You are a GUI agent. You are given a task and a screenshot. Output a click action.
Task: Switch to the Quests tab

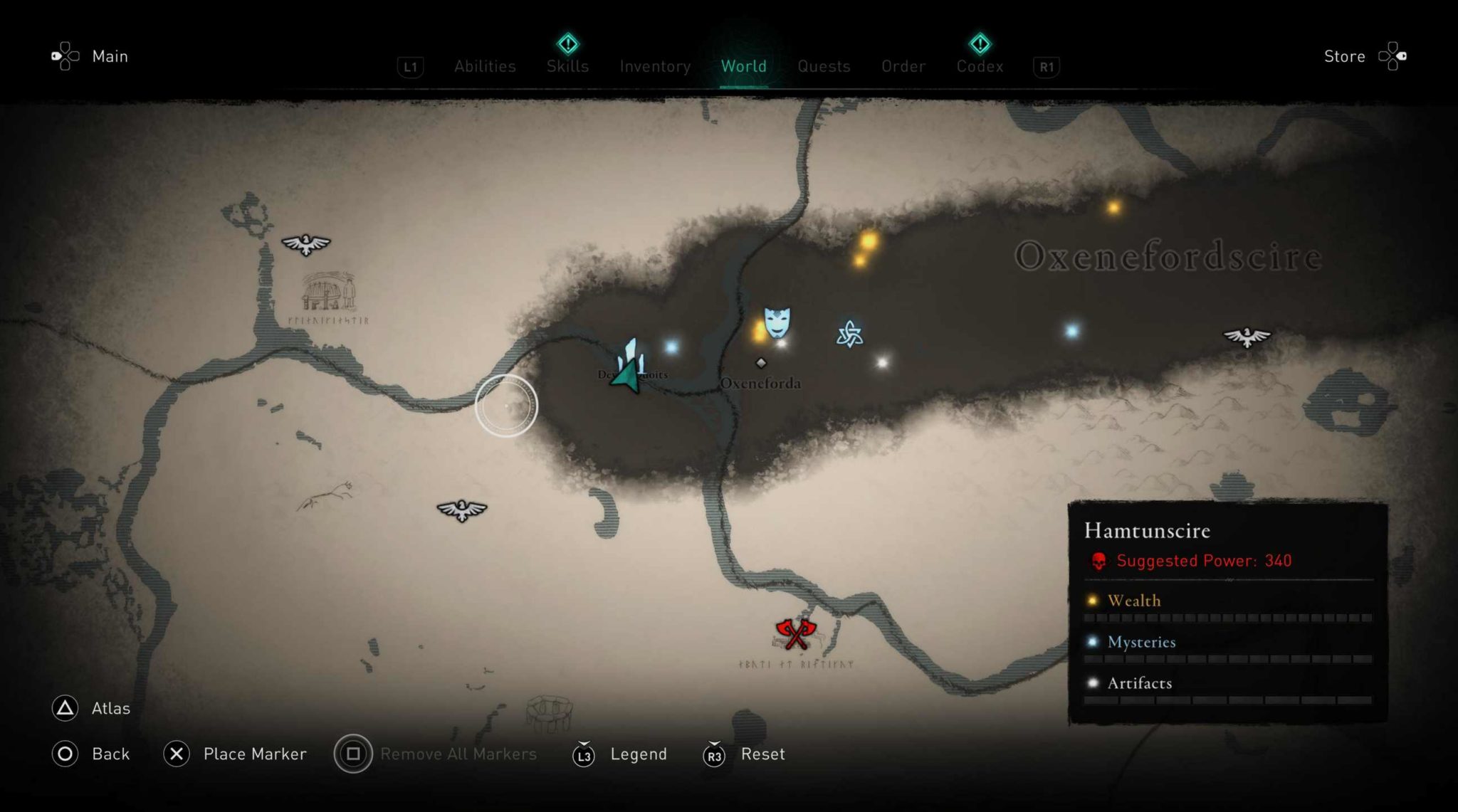tap(824, 66)
